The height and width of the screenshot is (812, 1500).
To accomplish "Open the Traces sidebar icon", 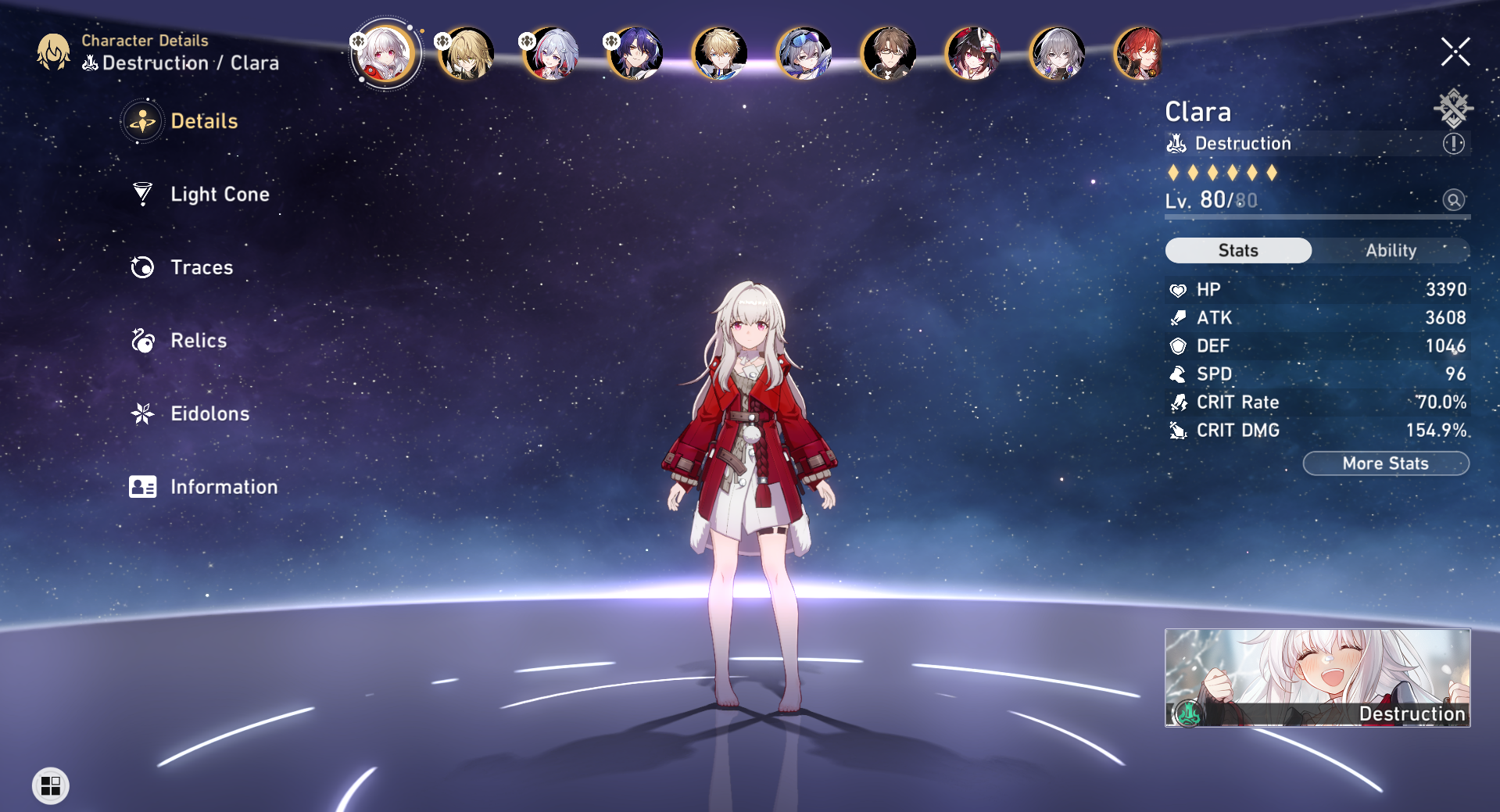I will (x=141, y=267).
